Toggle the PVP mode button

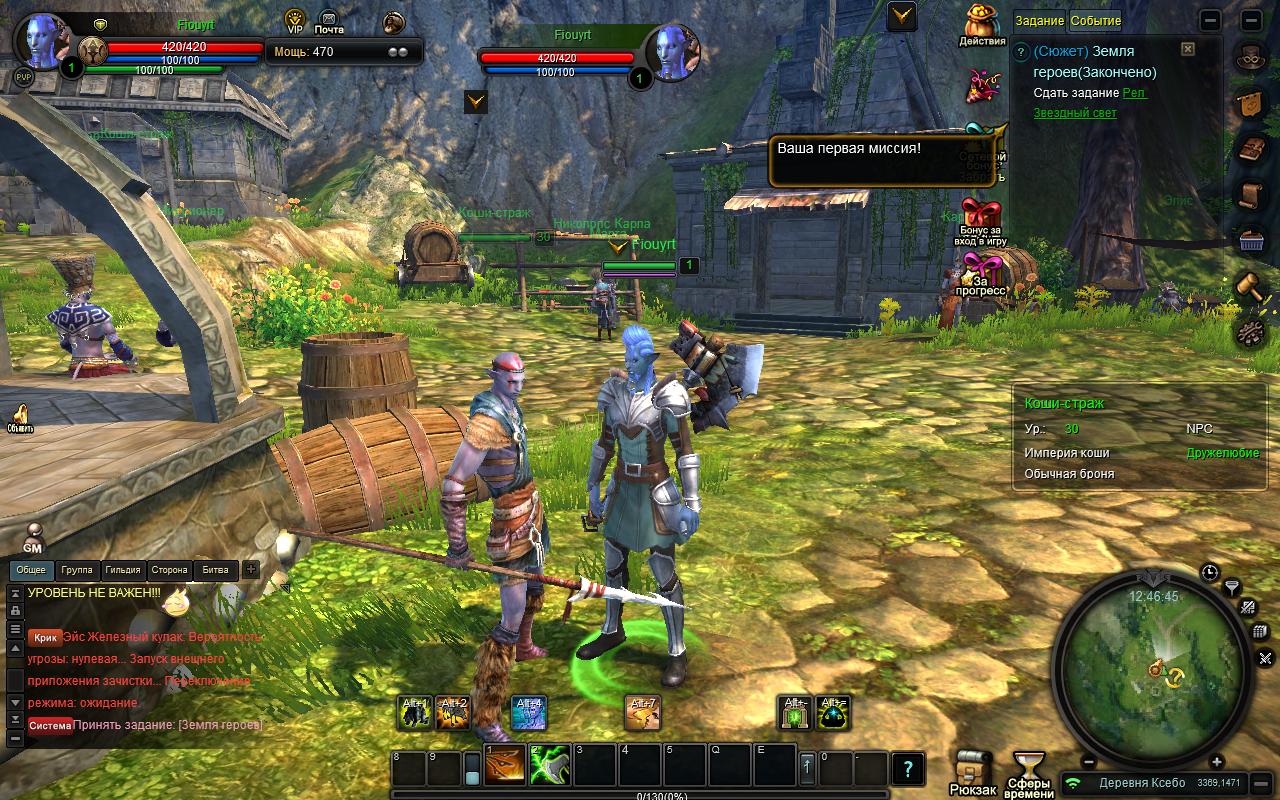[23, 77]
